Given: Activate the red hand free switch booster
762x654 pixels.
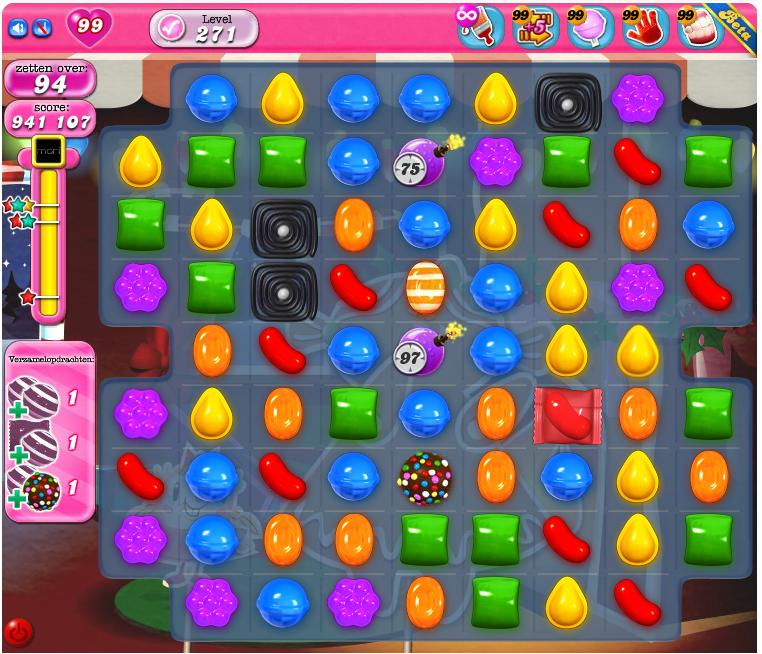Looking at the screenshot, I should (645, 27).
